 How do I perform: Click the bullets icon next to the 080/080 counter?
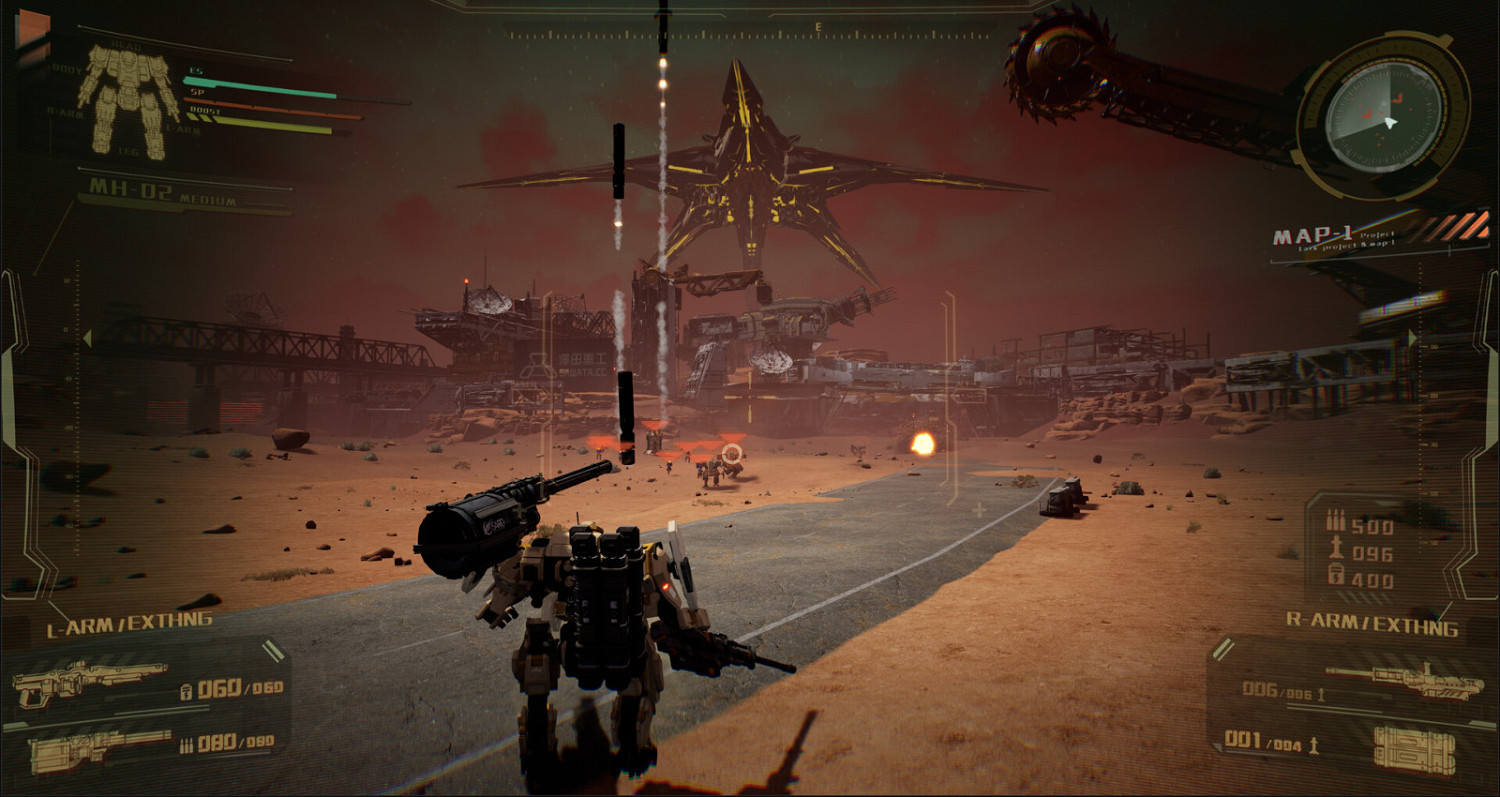186,745
